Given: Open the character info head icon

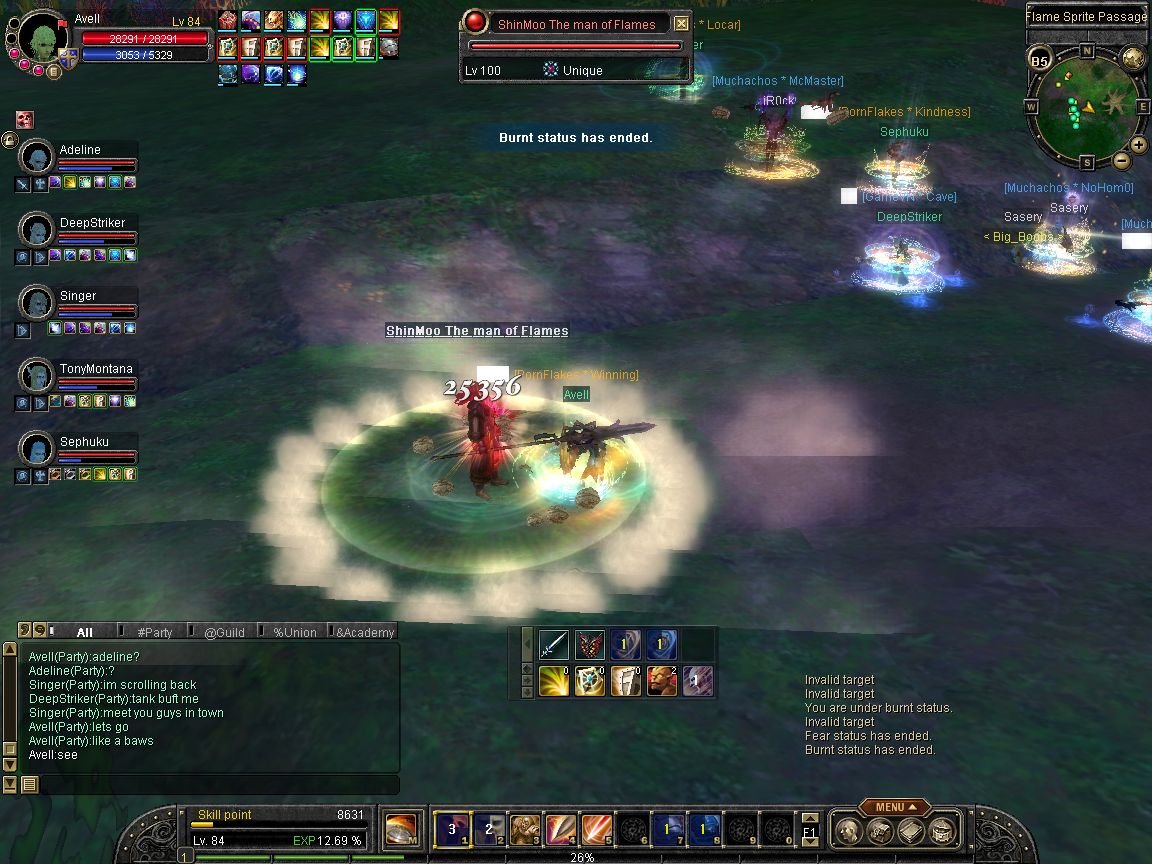Looking at the screenshot, I should pos(849,830).
